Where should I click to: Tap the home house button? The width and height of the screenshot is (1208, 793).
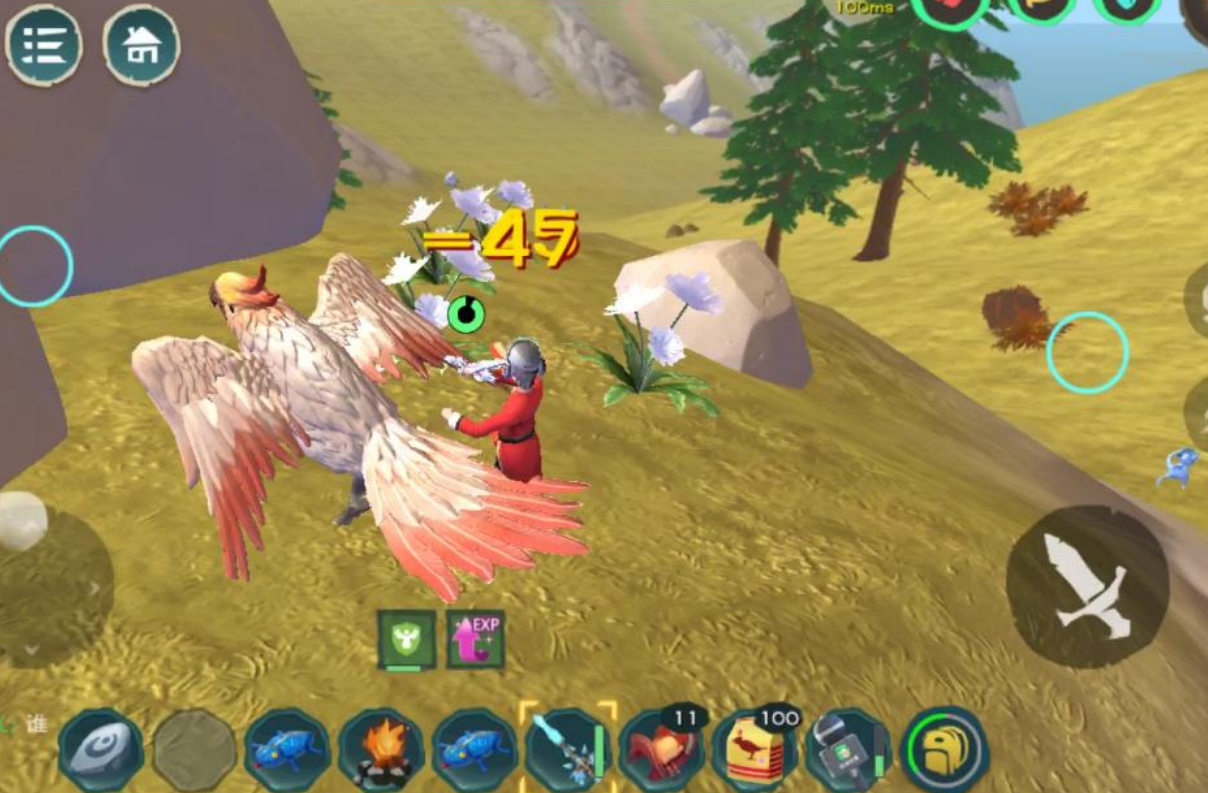pyautogui.click(x=141, y=44)
